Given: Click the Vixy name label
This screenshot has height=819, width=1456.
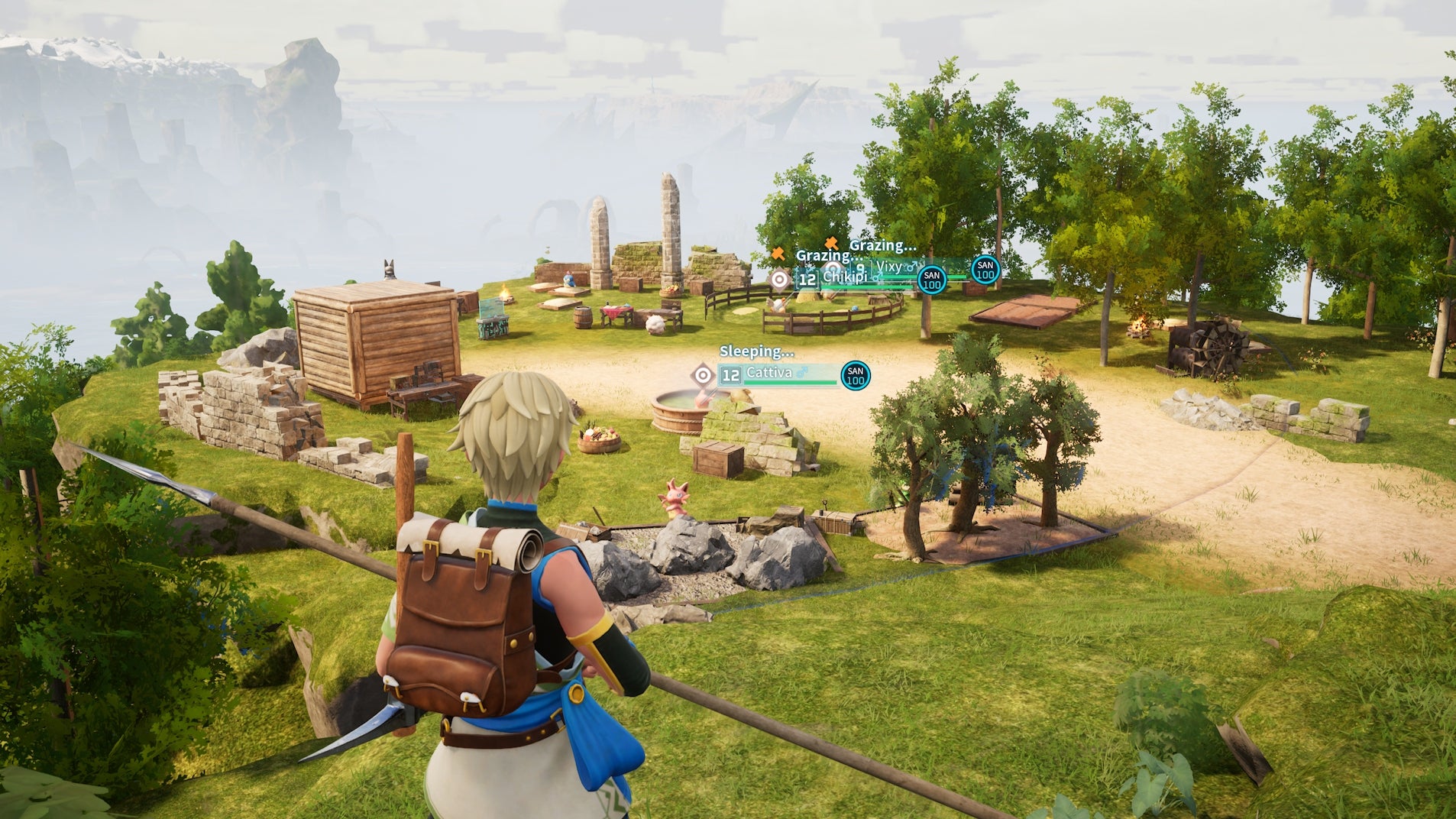Looking at the screenshot, I should pos(890,267).
